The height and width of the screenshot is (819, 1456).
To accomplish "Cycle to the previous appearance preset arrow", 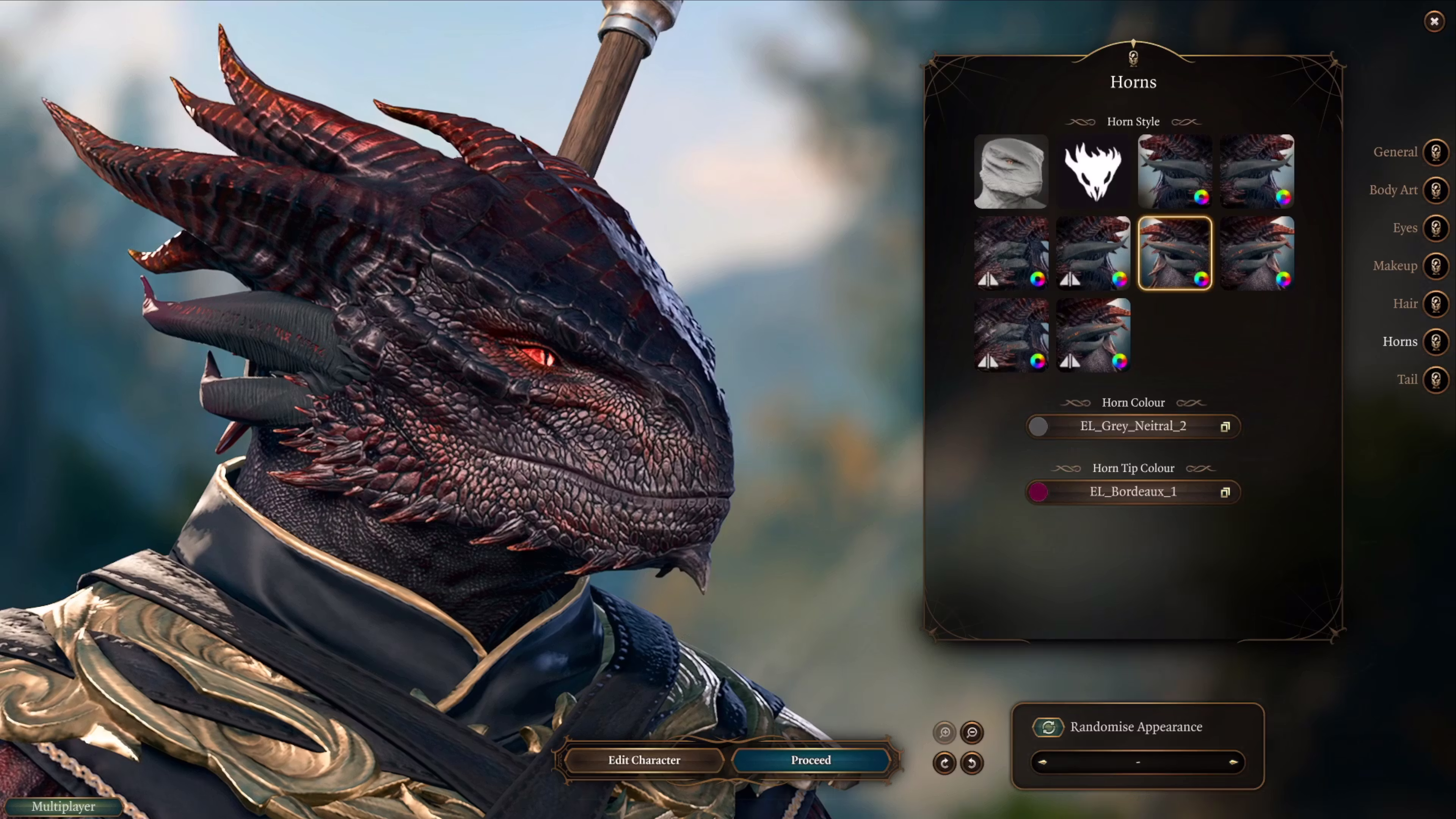I will point(1042,762).
